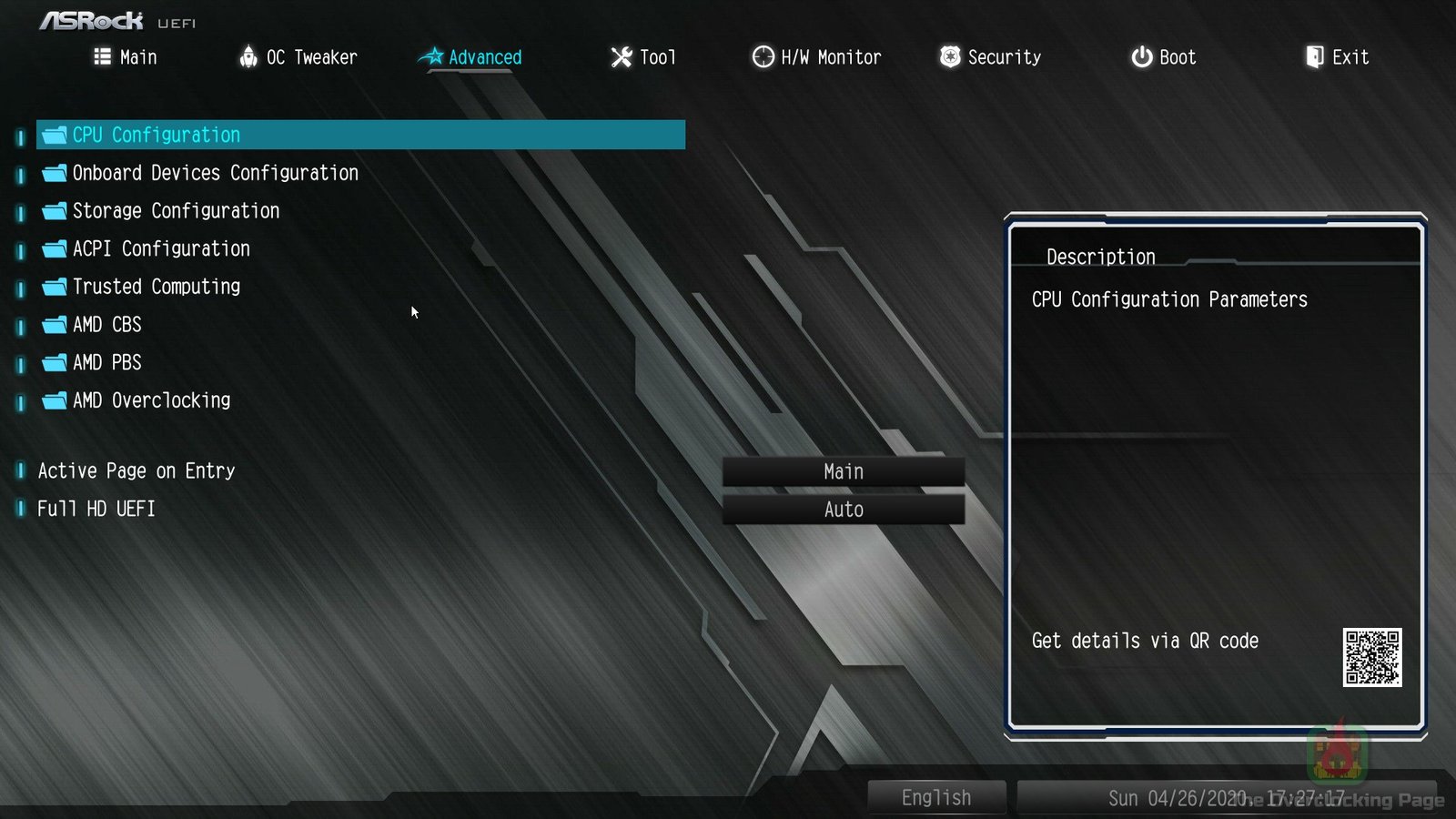
Task: Open Trusted Computing settings
Action: [x=157, y=287]
